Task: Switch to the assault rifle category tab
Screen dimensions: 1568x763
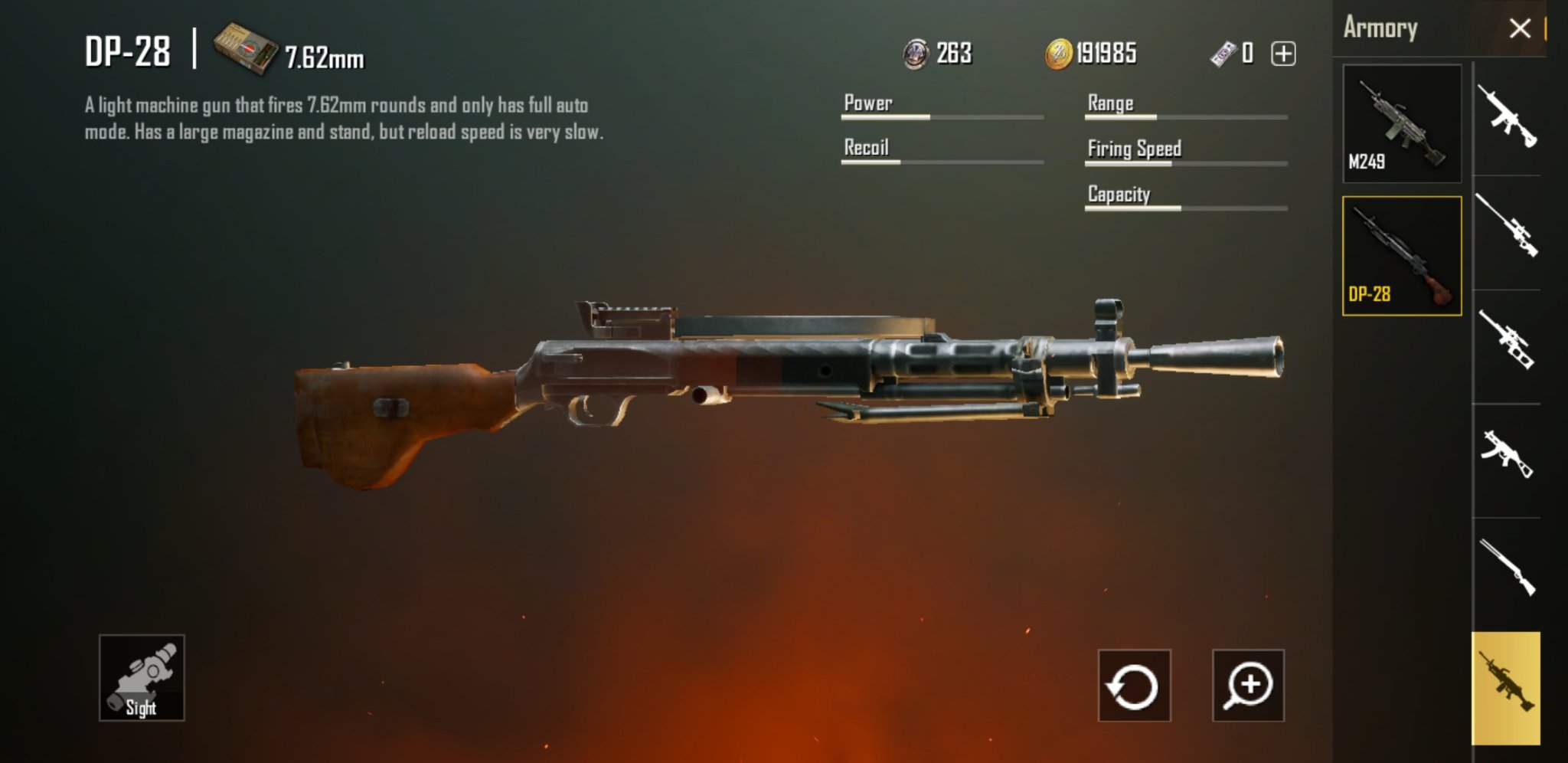Action: (x=1507, y=117)
